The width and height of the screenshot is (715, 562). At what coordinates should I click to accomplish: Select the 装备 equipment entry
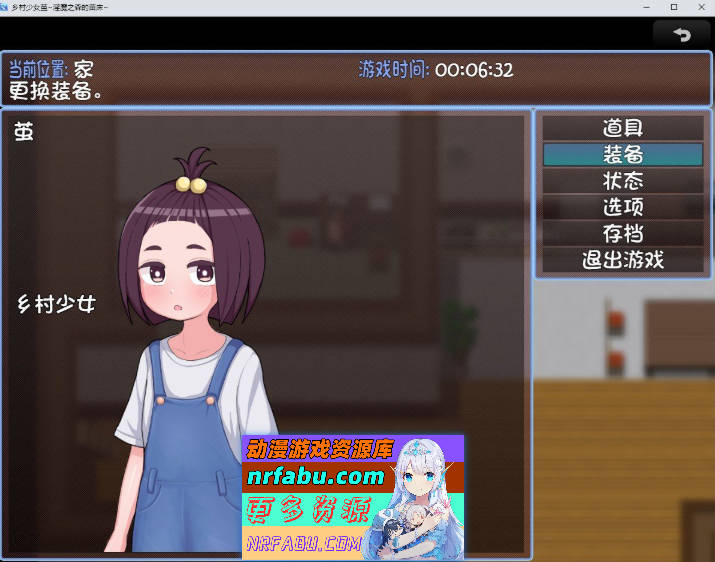pos(623,155)
